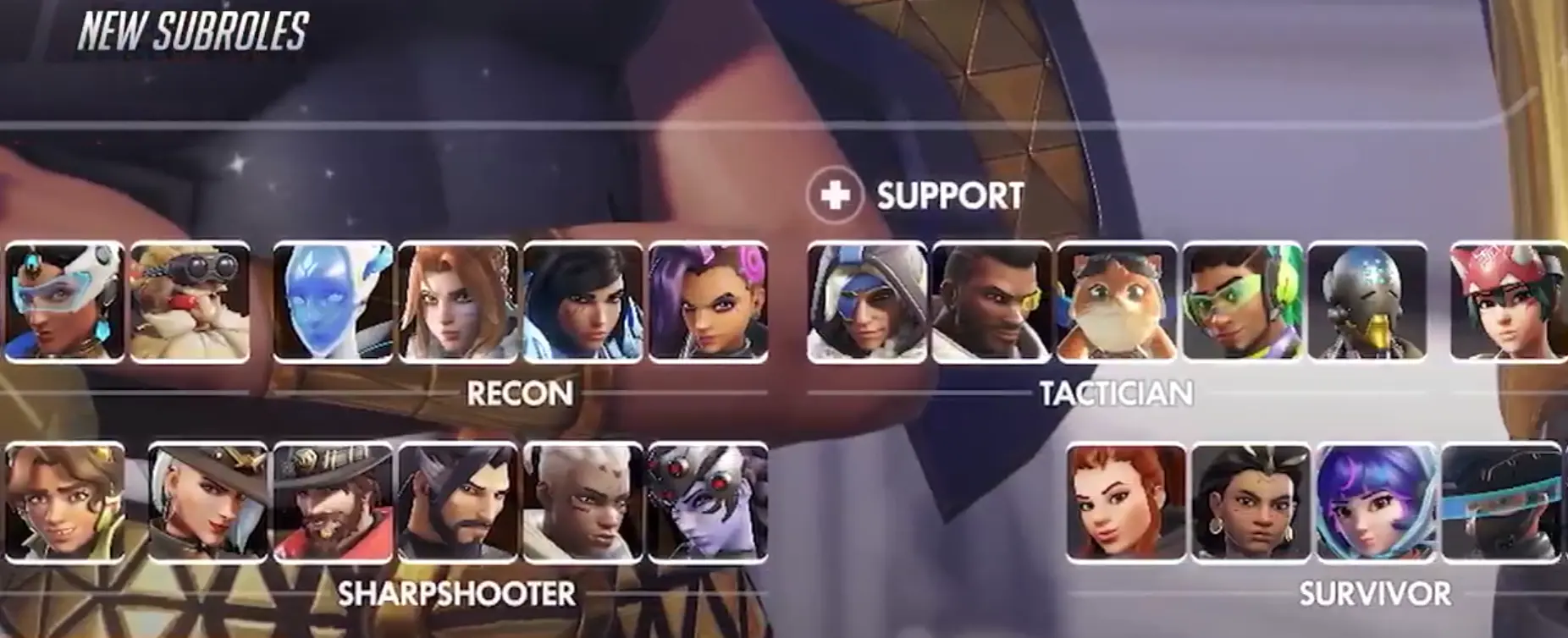The width and height of the screenshot is (1568, 638).
Task: Pick the Hanzo hero portrait
Action: pos(458,503)
